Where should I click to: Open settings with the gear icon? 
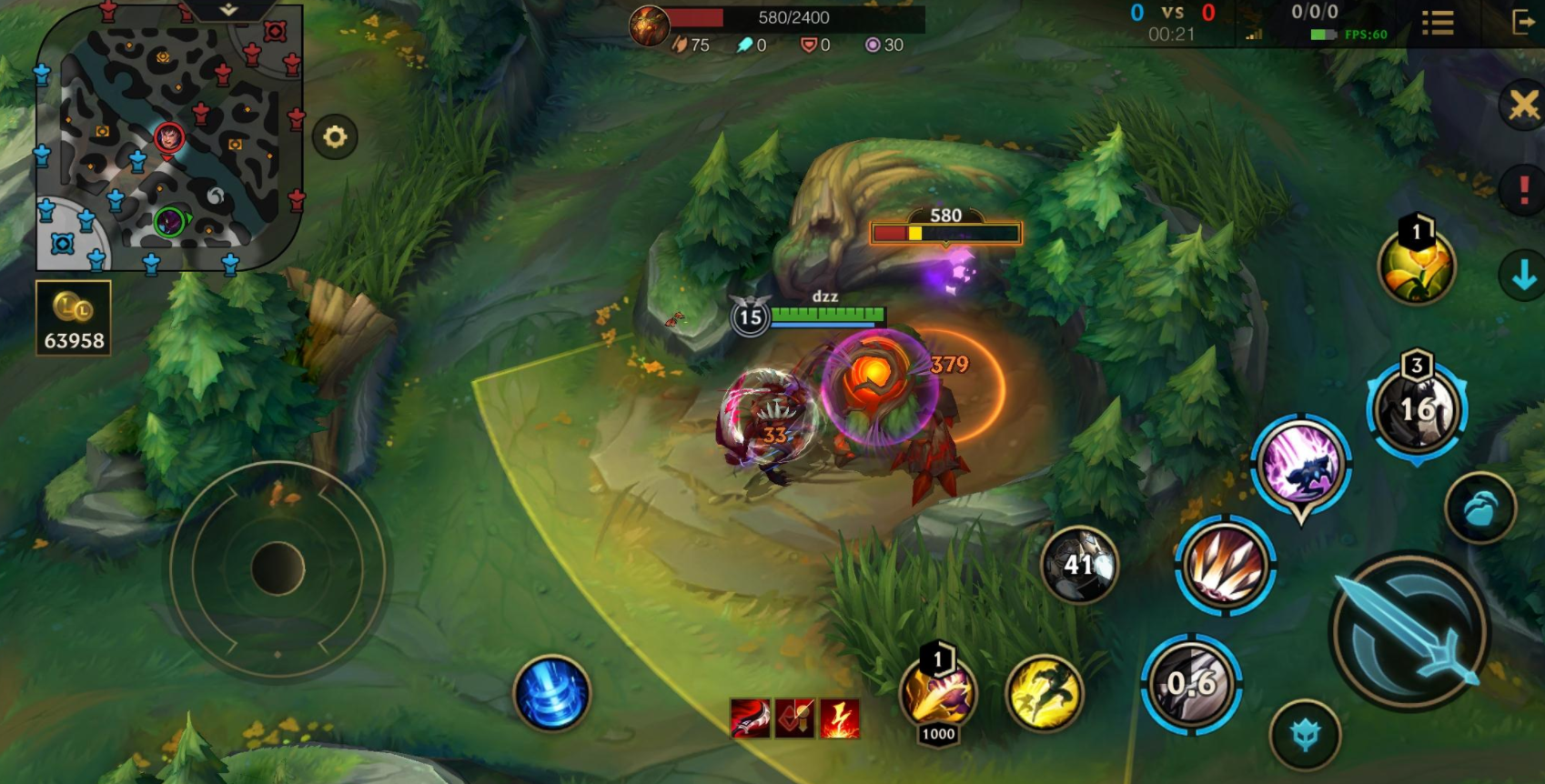335,137
